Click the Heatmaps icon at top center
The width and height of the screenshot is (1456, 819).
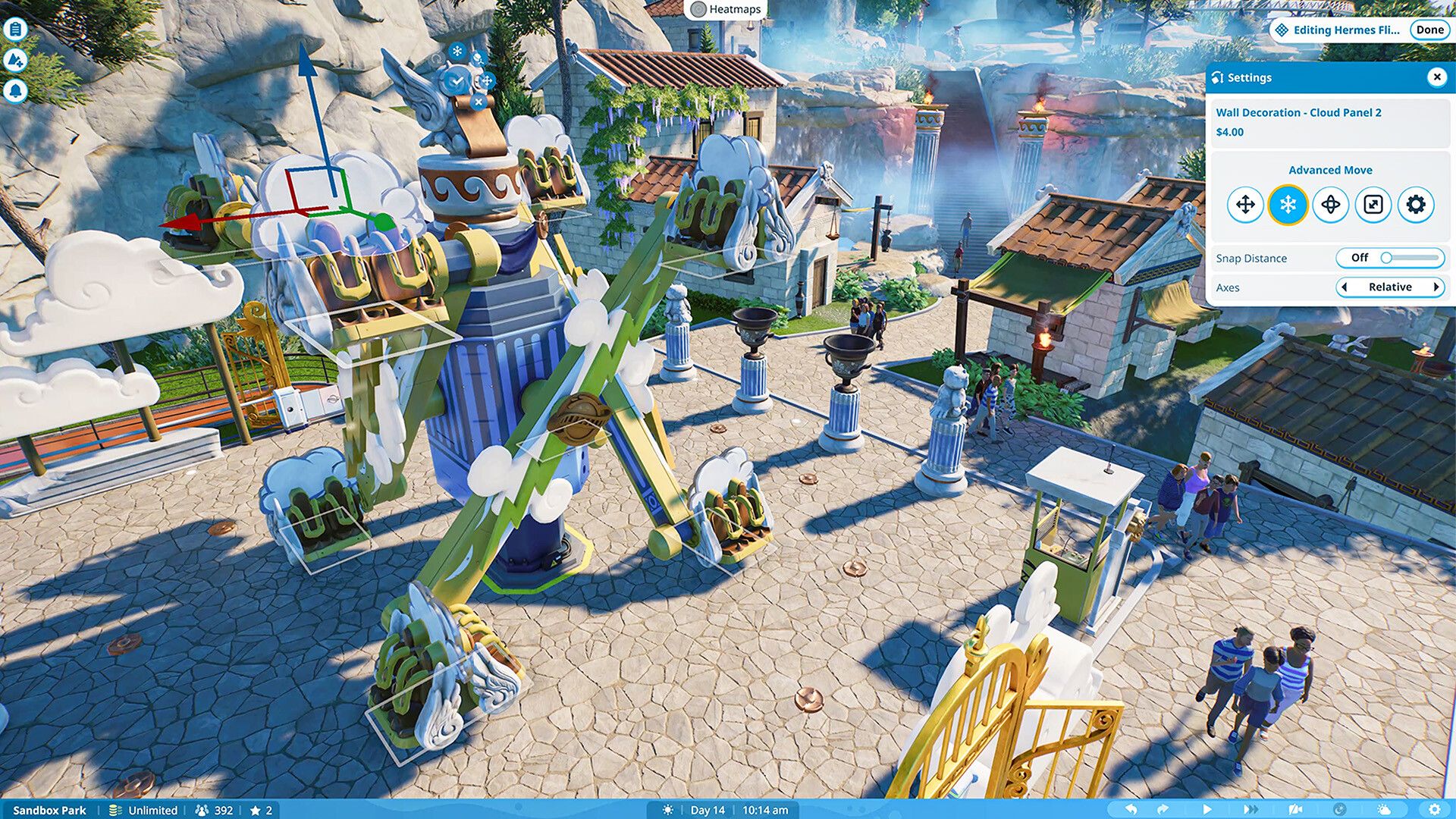click(698, 9)
